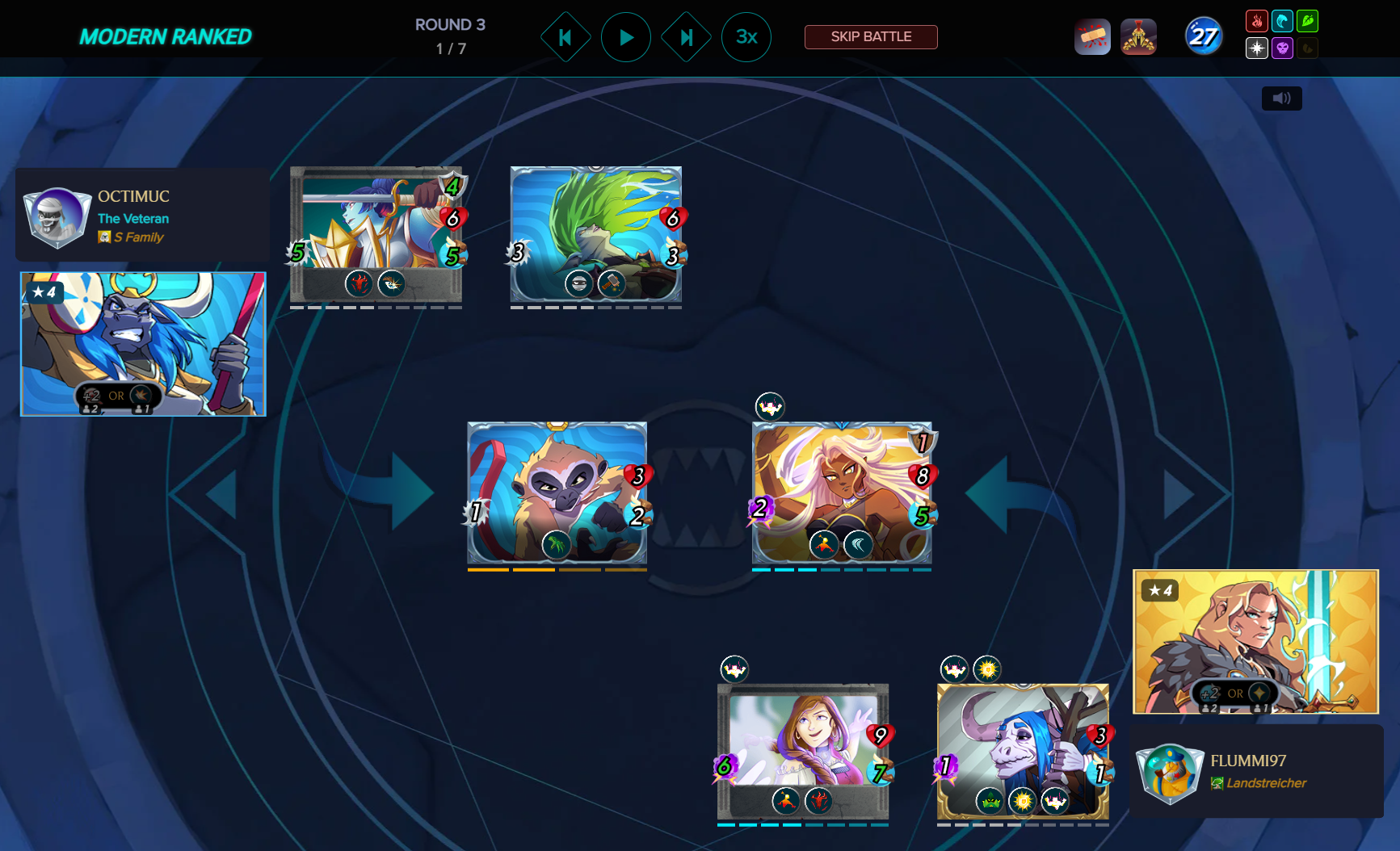
Task: Set playback speed to 3x
Action: pyautogui.click(x=746, y=37)
